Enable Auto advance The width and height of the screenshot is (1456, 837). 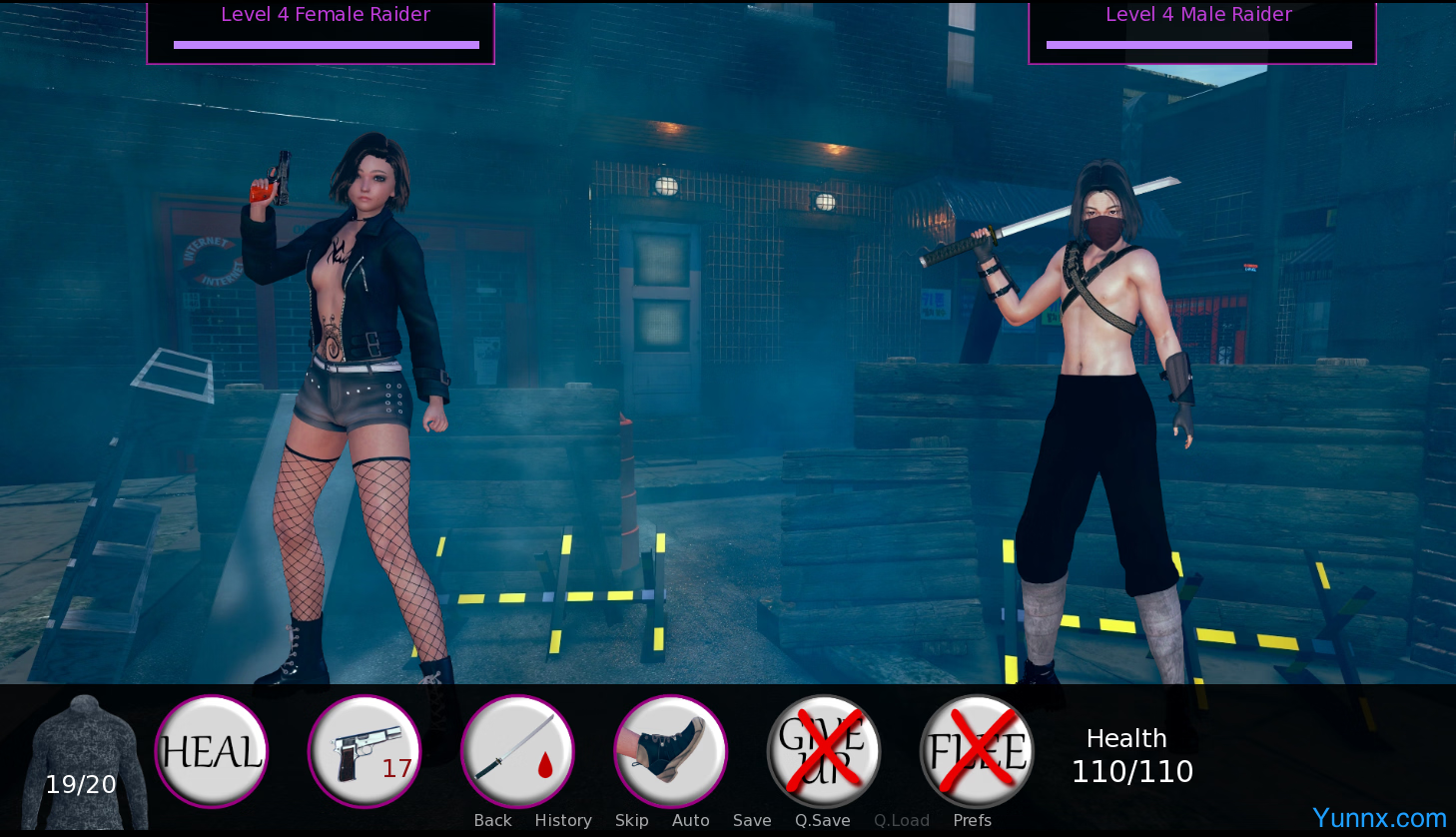(x=690, y=820)
